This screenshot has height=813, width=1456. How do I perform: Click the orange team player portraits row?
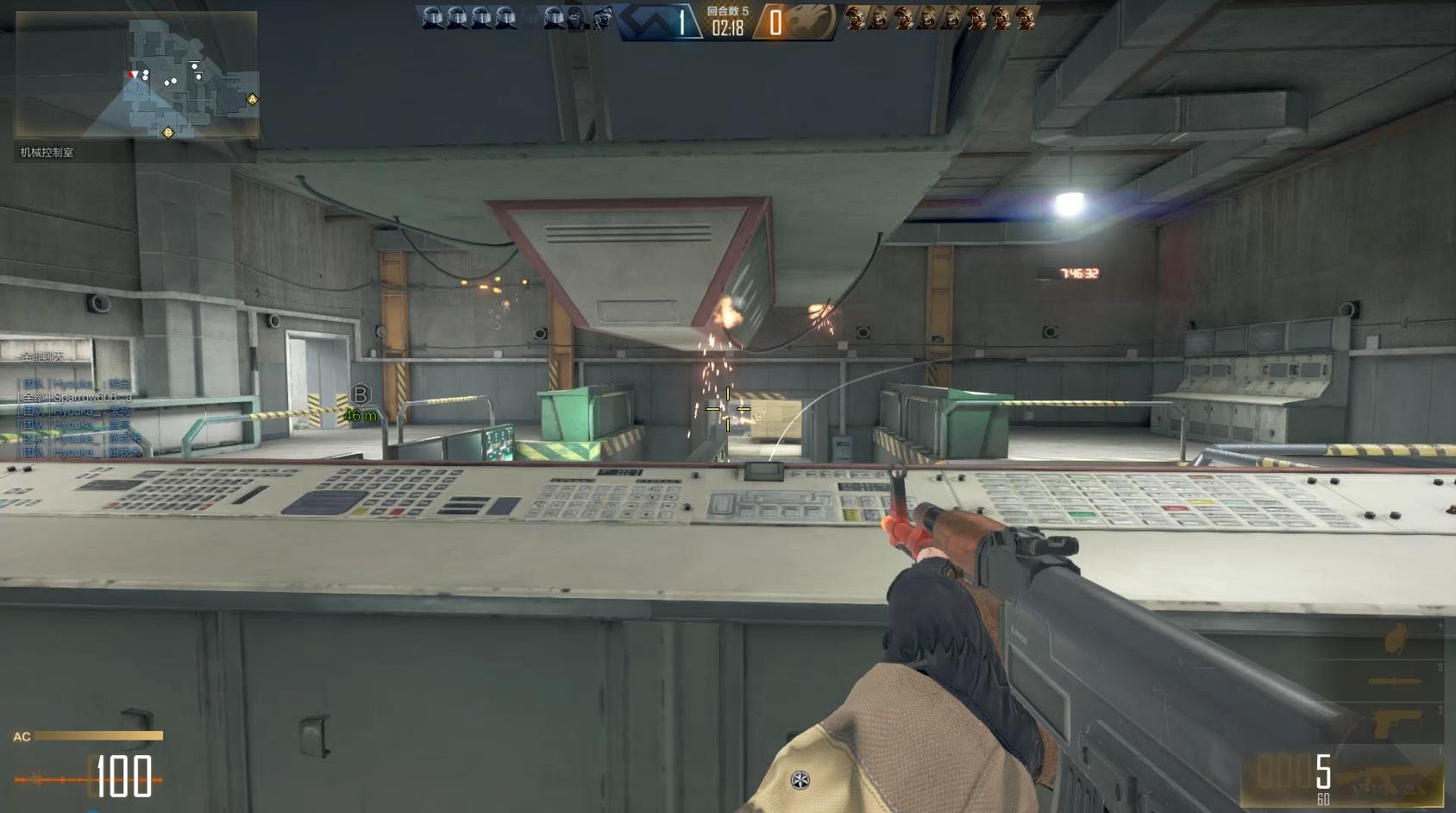(x=940, y=18)
